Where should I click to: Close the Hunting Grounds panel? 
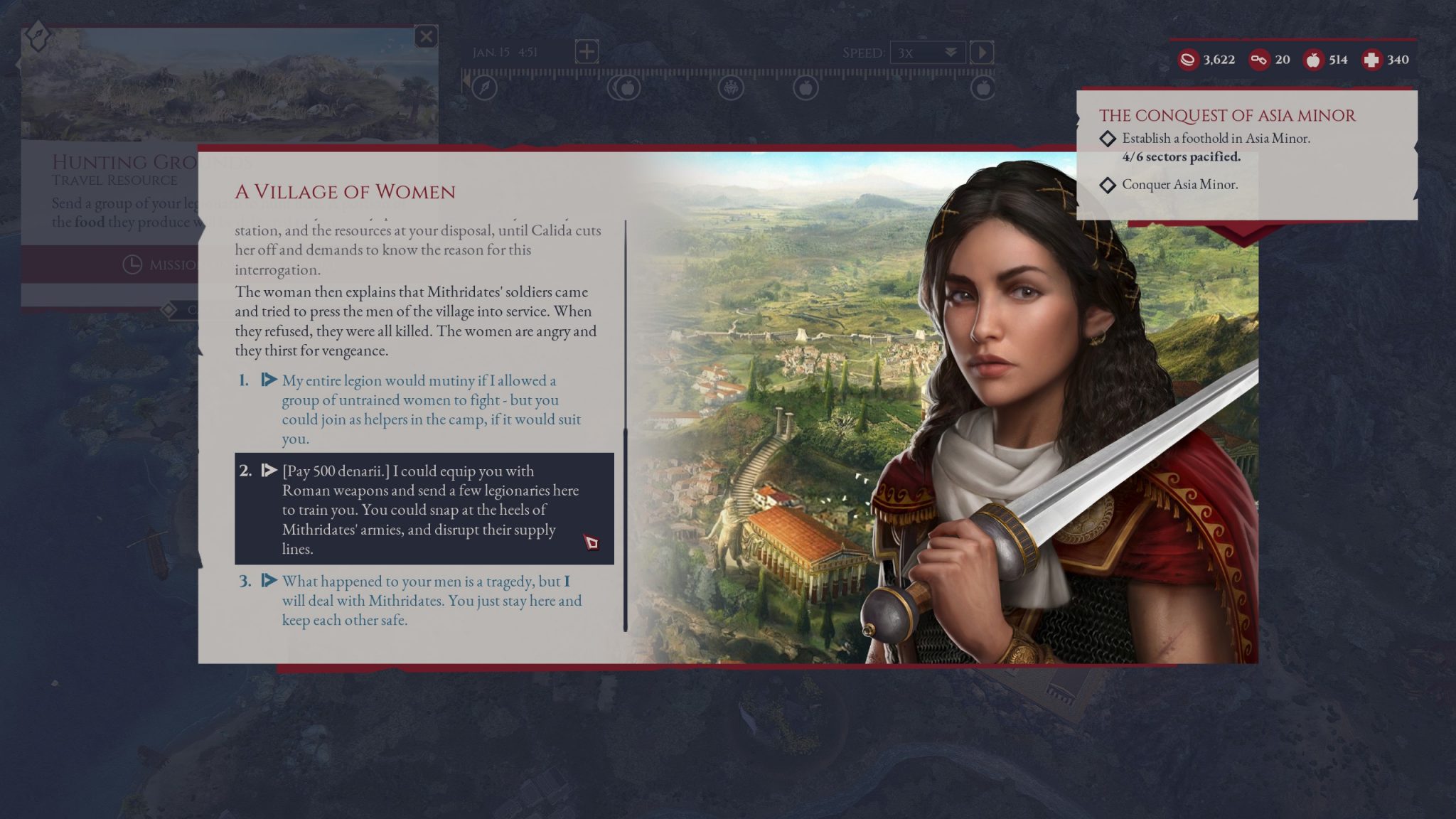(425, 37)
